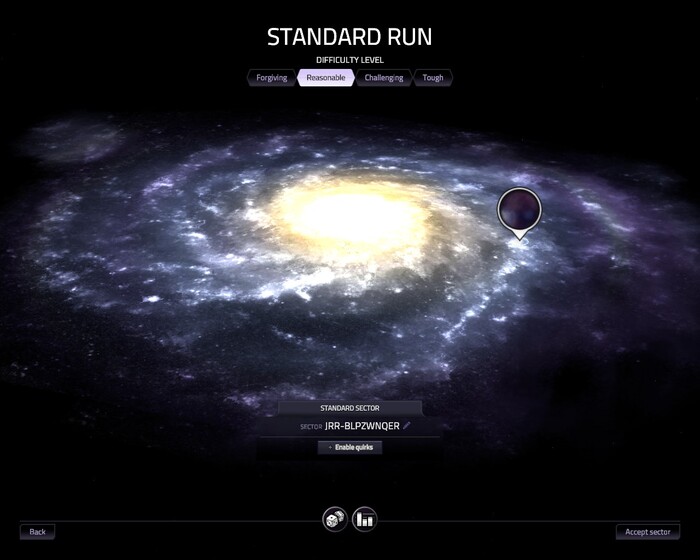Edit the sector name with the pencil icon
Viewport: 700px width, 560px height.
(x=407, y=426)
